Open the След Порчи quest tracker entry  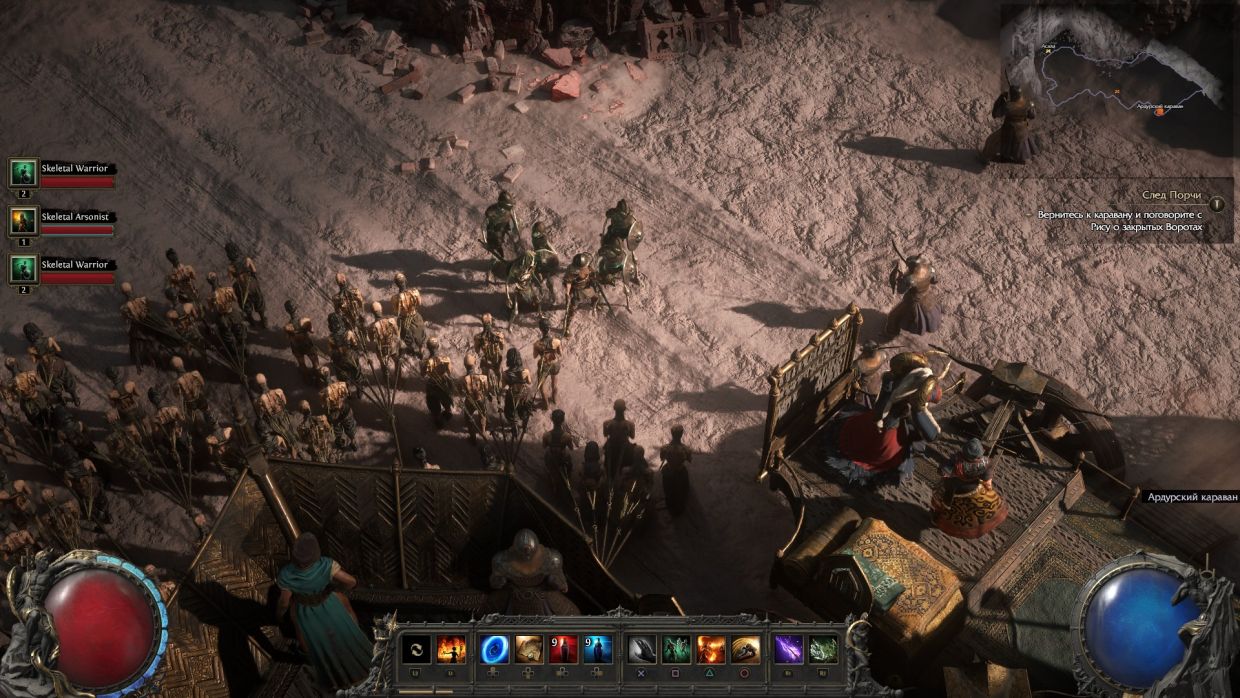tap(1171, 195)
